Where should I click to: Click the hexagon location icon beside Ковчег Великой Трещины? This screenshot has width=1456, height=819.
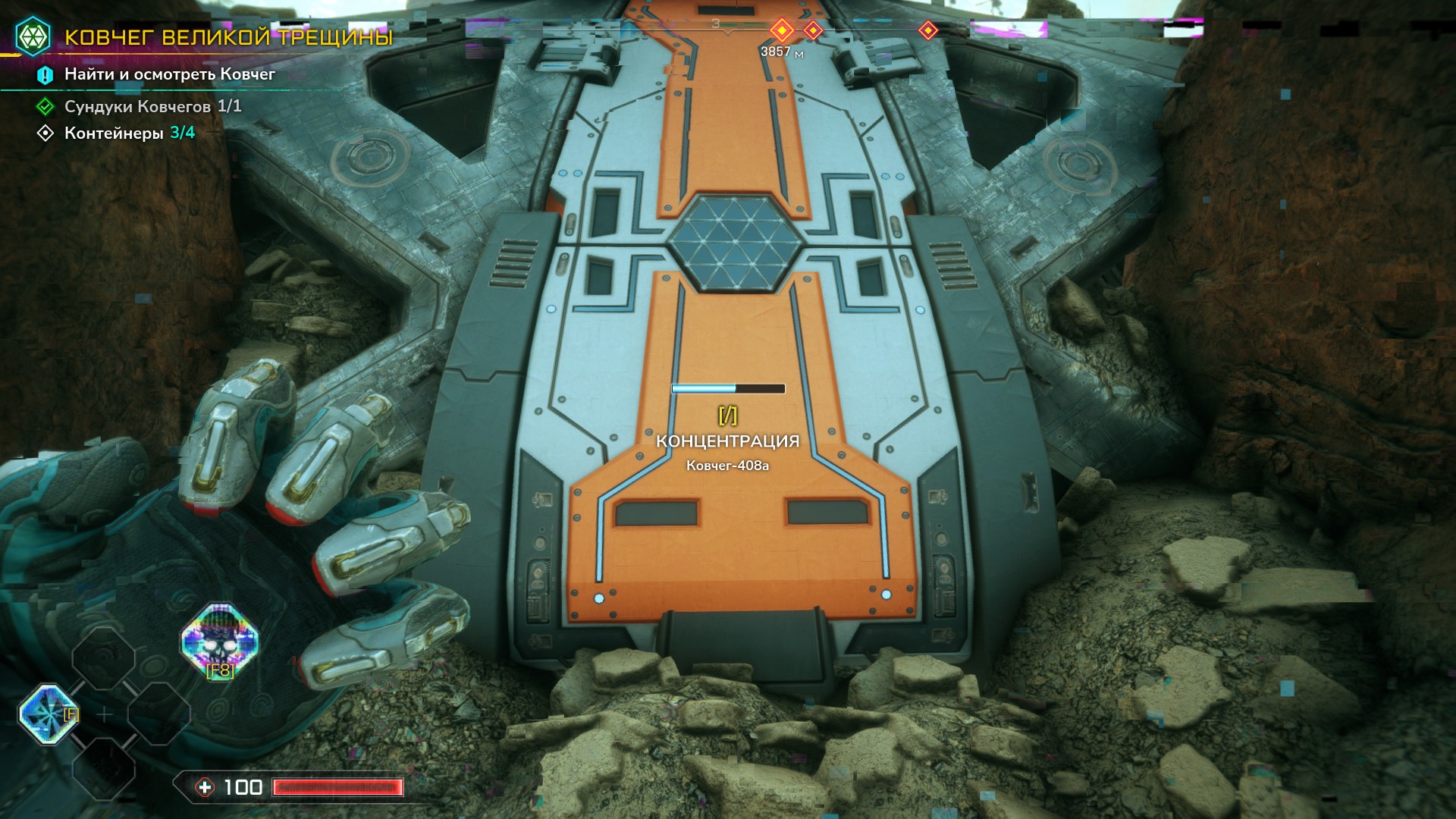pos(33,36)
